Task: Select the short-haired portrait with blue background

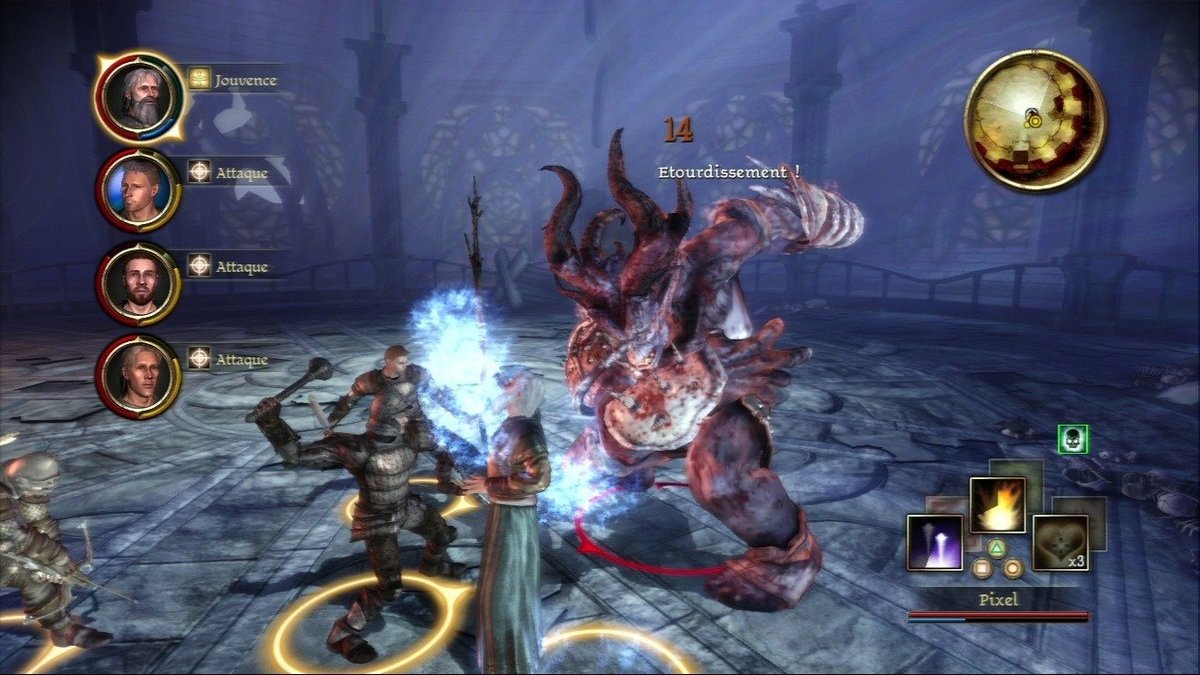Action: pos(138,188)
